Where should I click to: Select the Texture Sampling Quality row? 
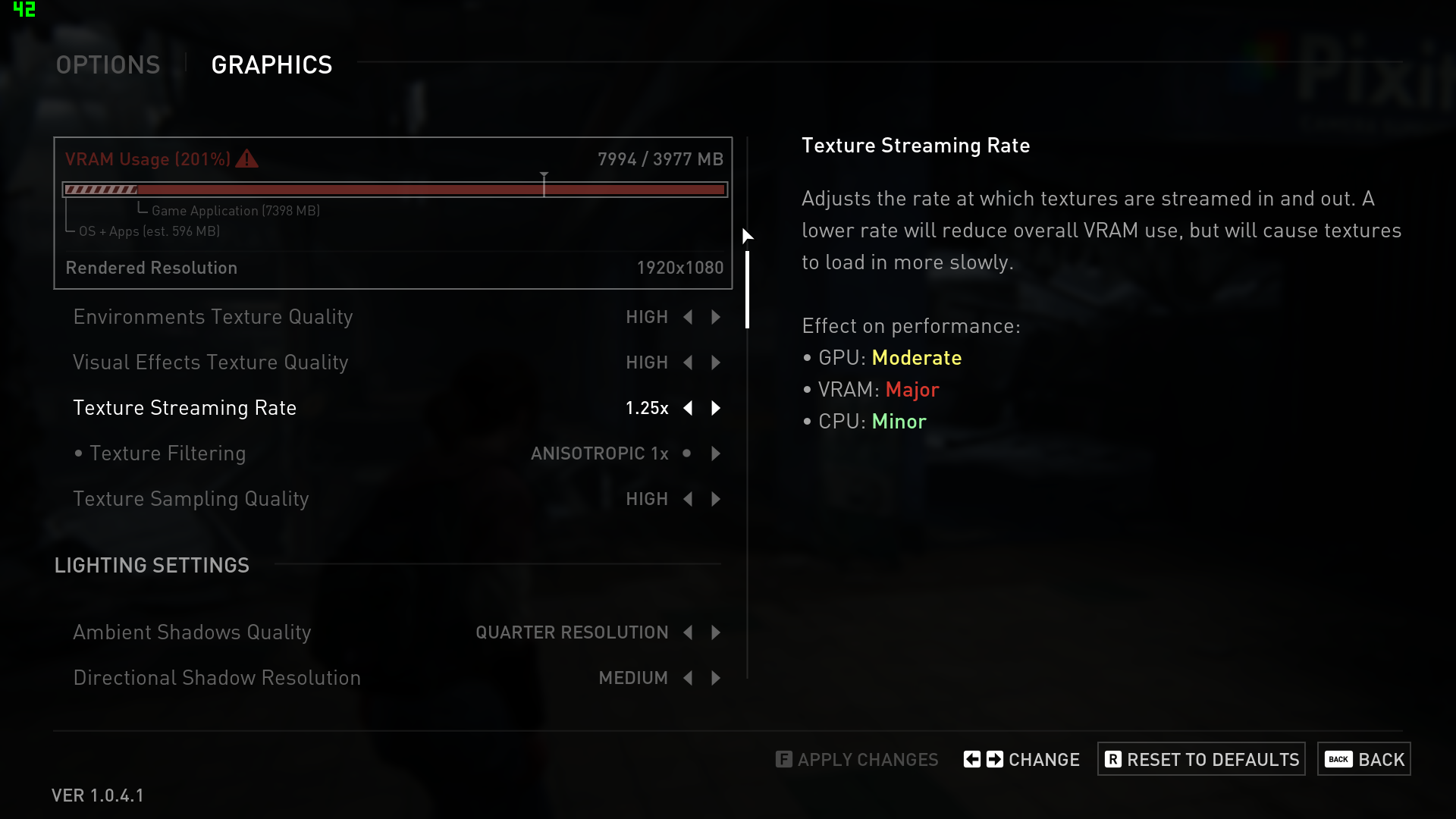point(191,499)
